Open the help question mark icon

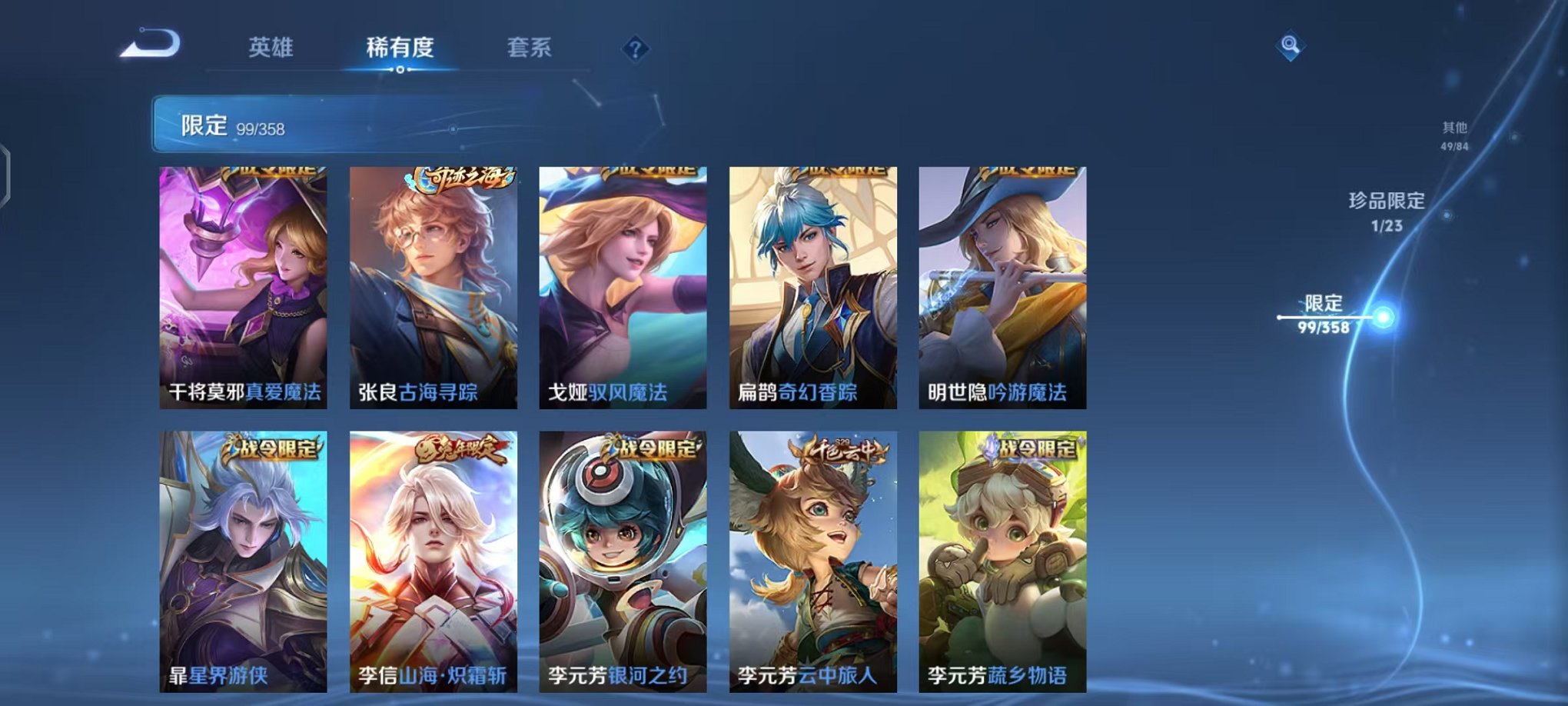pos(635,49)
